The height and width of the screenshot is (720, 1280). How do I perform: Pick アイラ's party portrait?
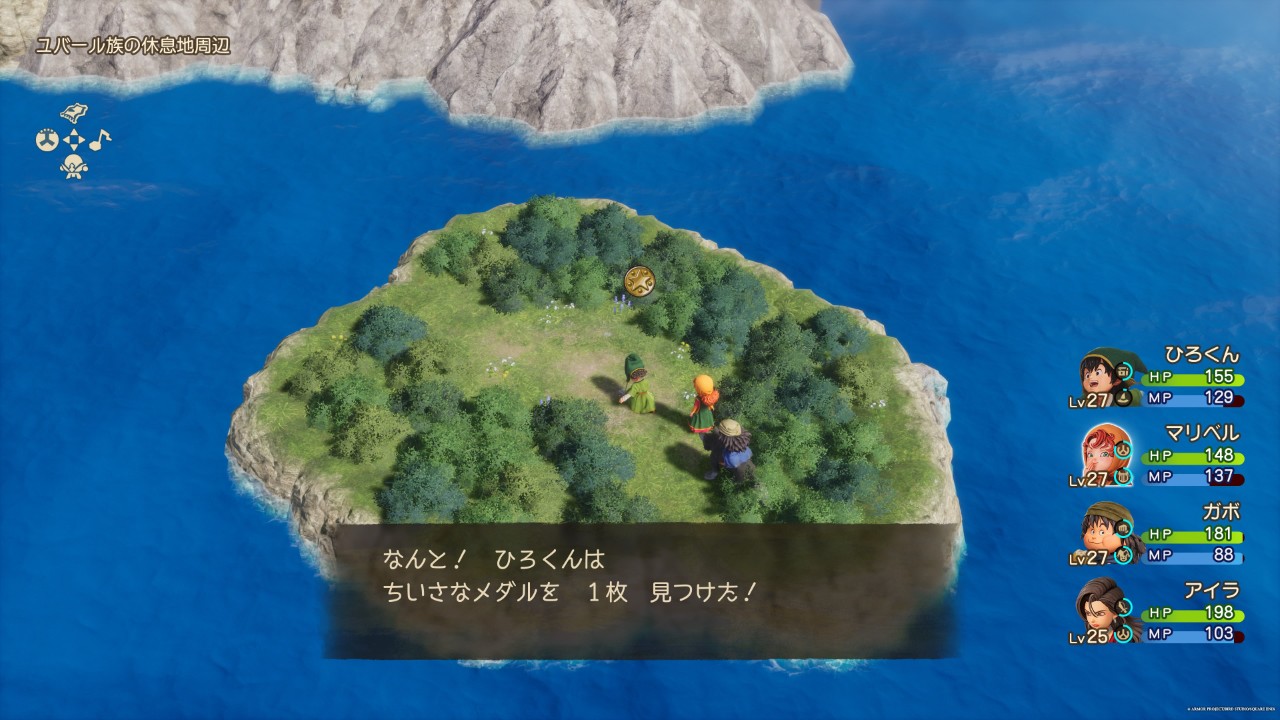(1103, 612)
